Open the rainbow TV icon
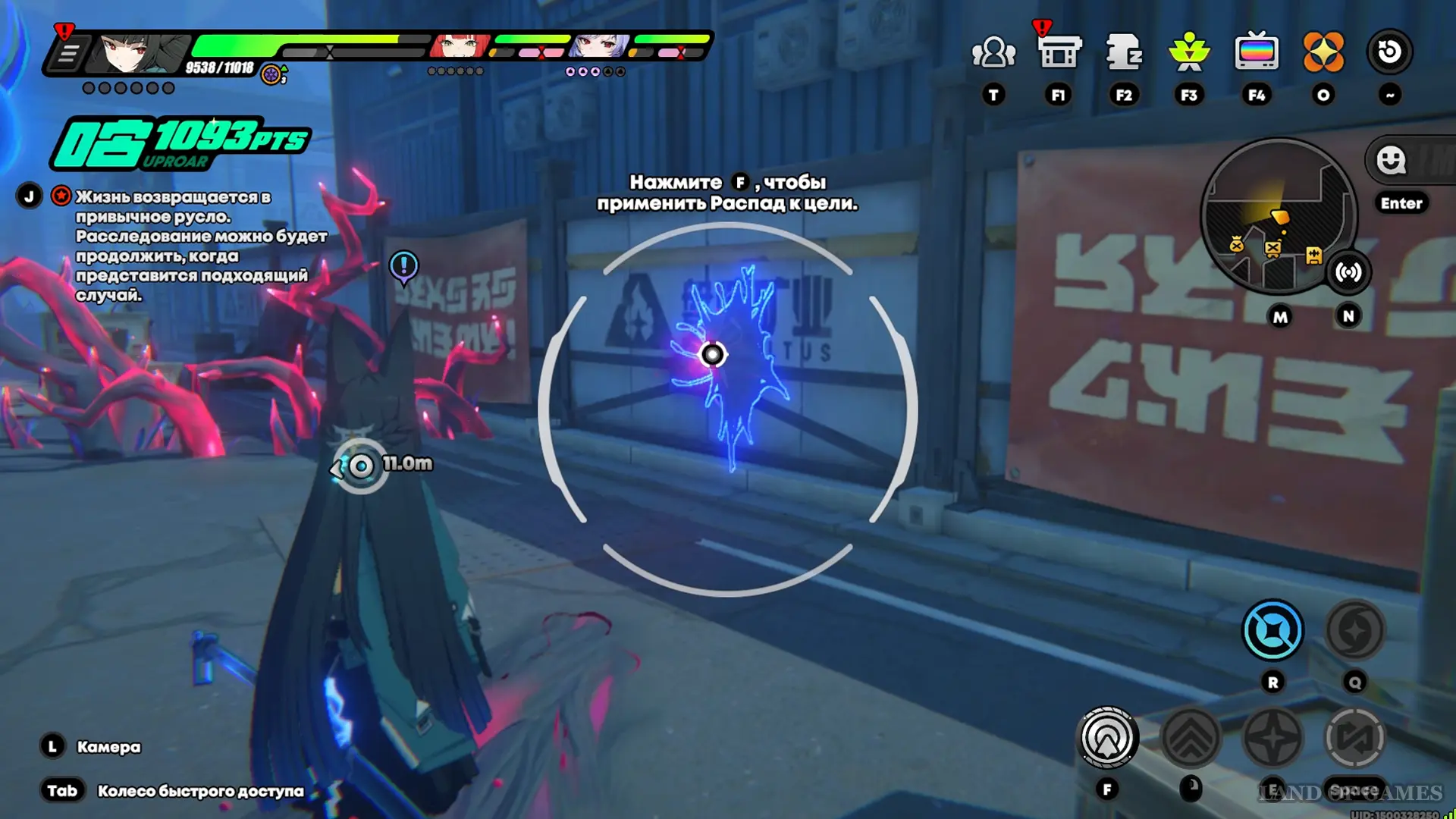 click(x=1257, y=52)
